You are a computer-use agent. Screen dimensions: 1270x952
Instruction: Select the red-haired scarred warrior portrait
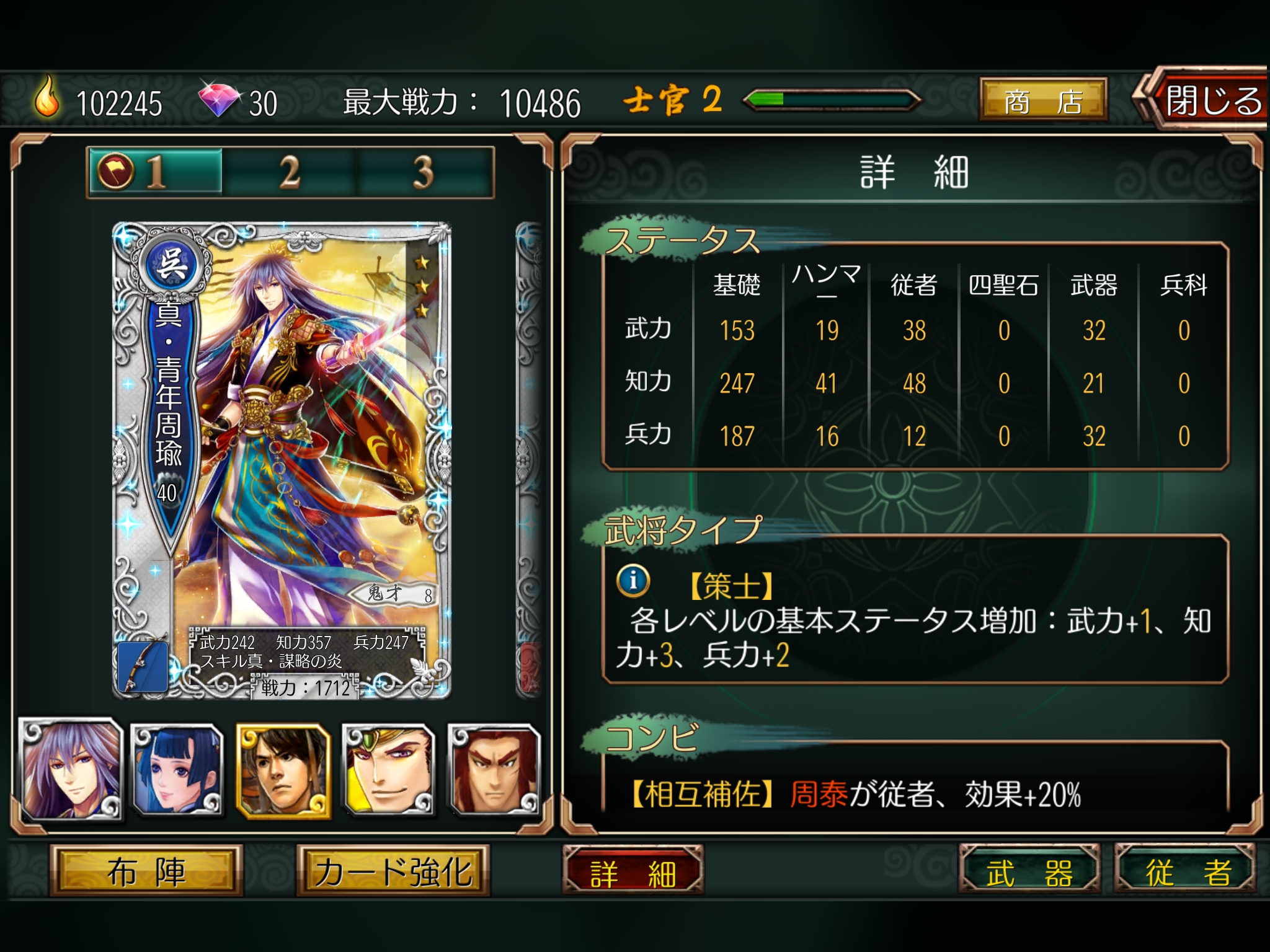pyautogui.click(x=494, y=769)
